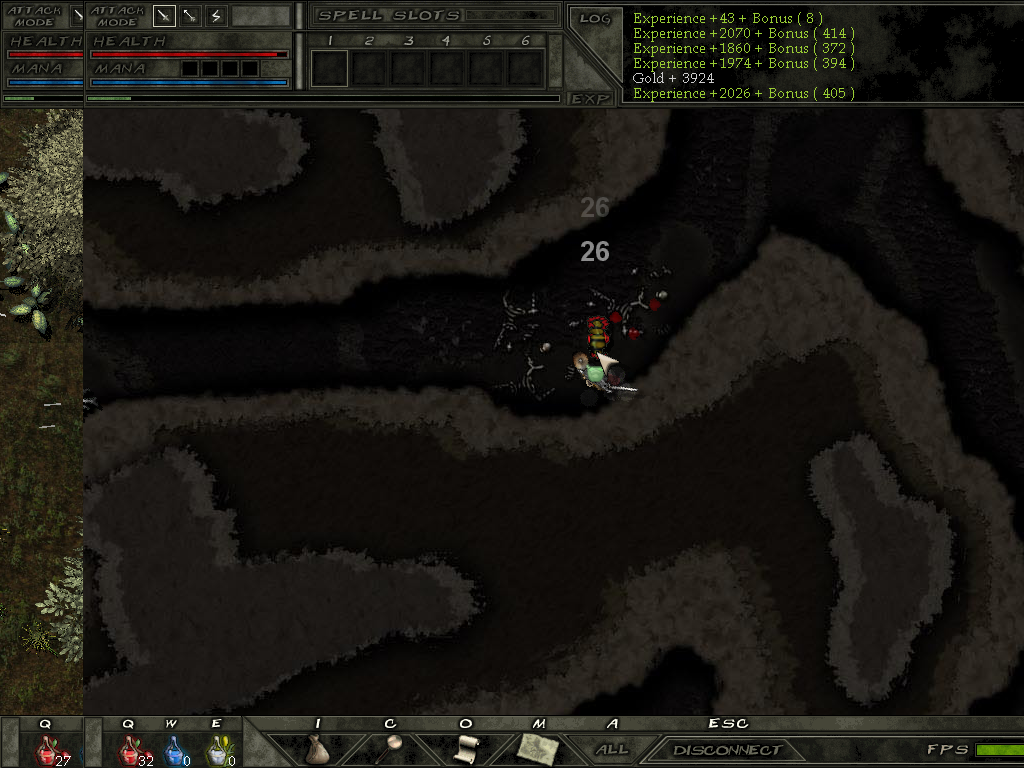Viewport: 1024px width, 768px height.
Task: Click the ALL button
Action: (x=611, y=749)
